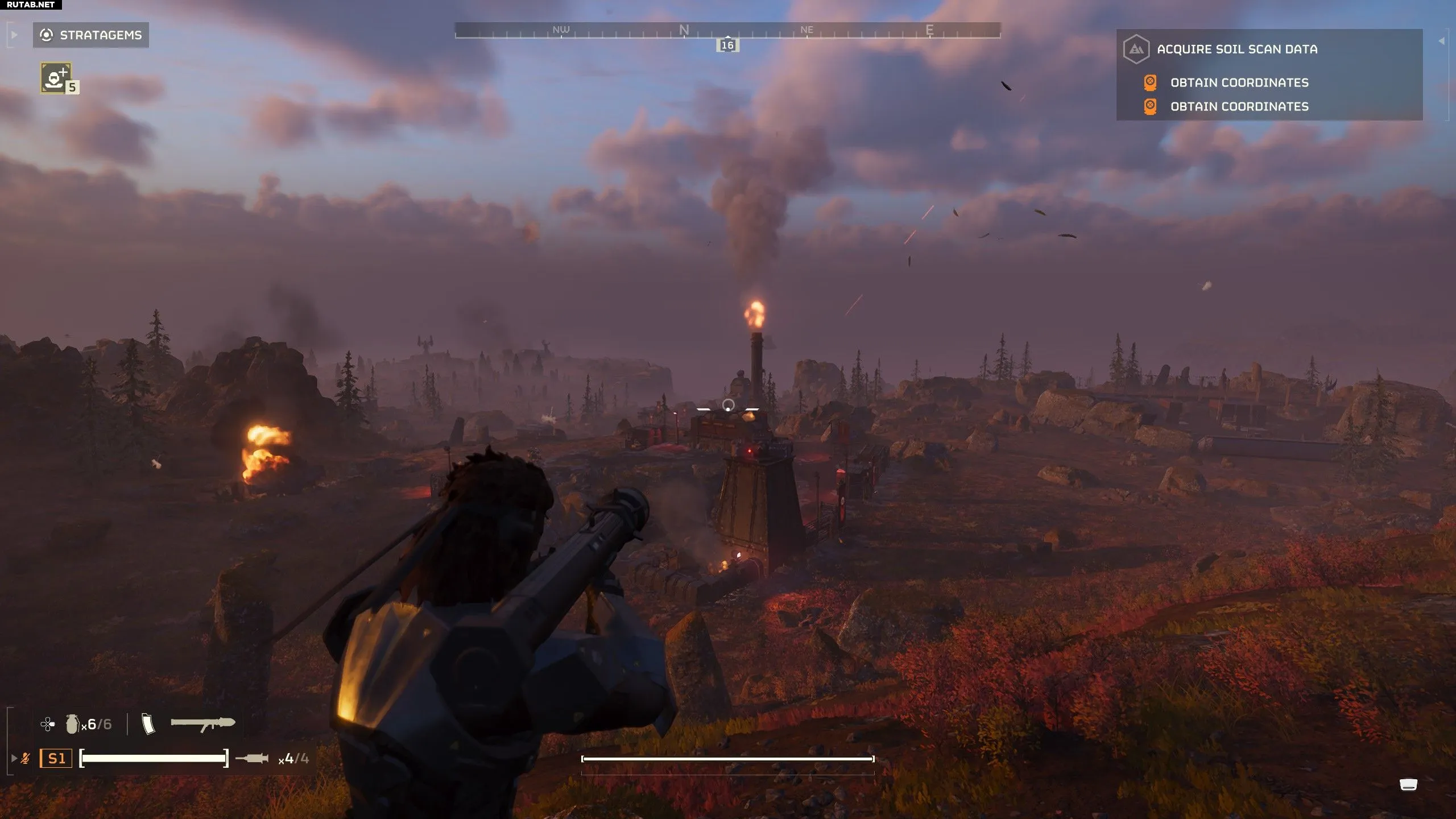Open the Stratagems panel header
The image size is (1456, 819).
point(91,35)
